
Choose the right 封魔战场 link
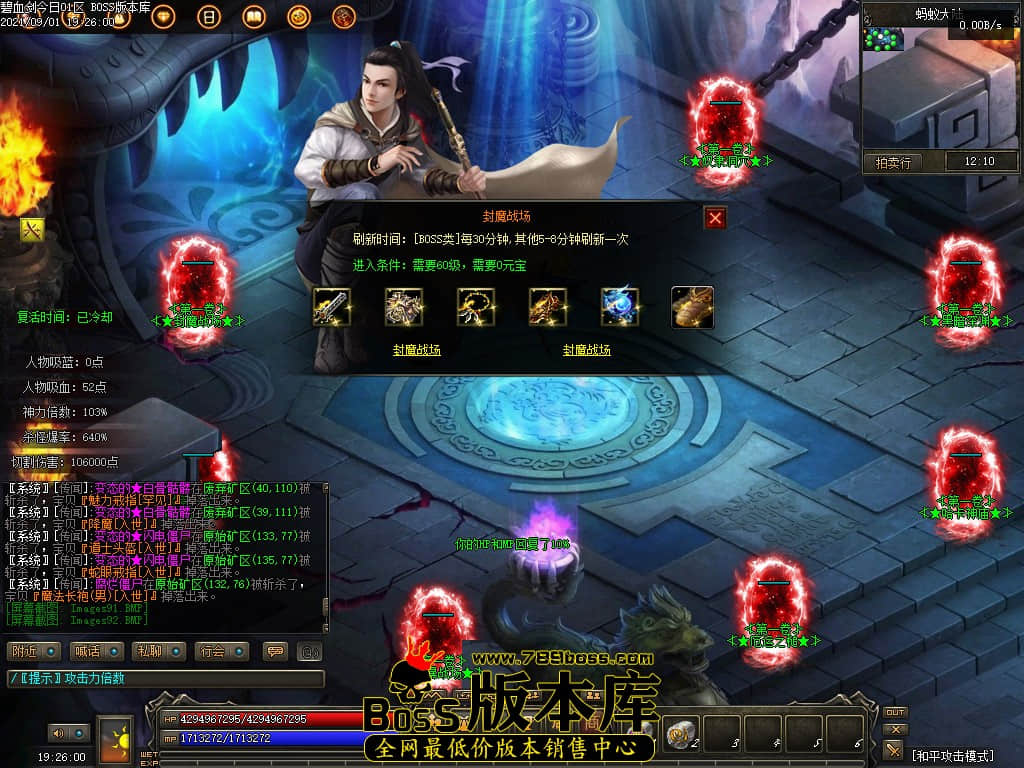pos(586,350)
